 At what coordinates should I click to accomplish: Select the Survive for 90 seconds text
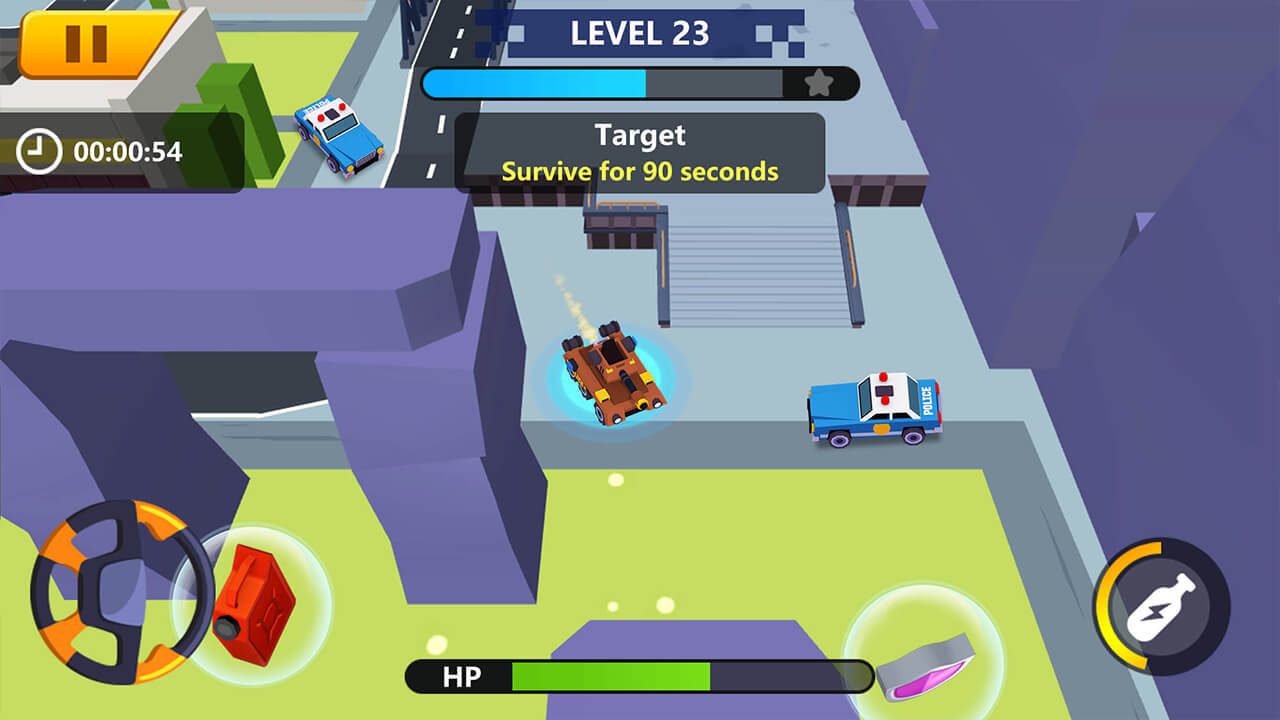(x=640, y=172)
